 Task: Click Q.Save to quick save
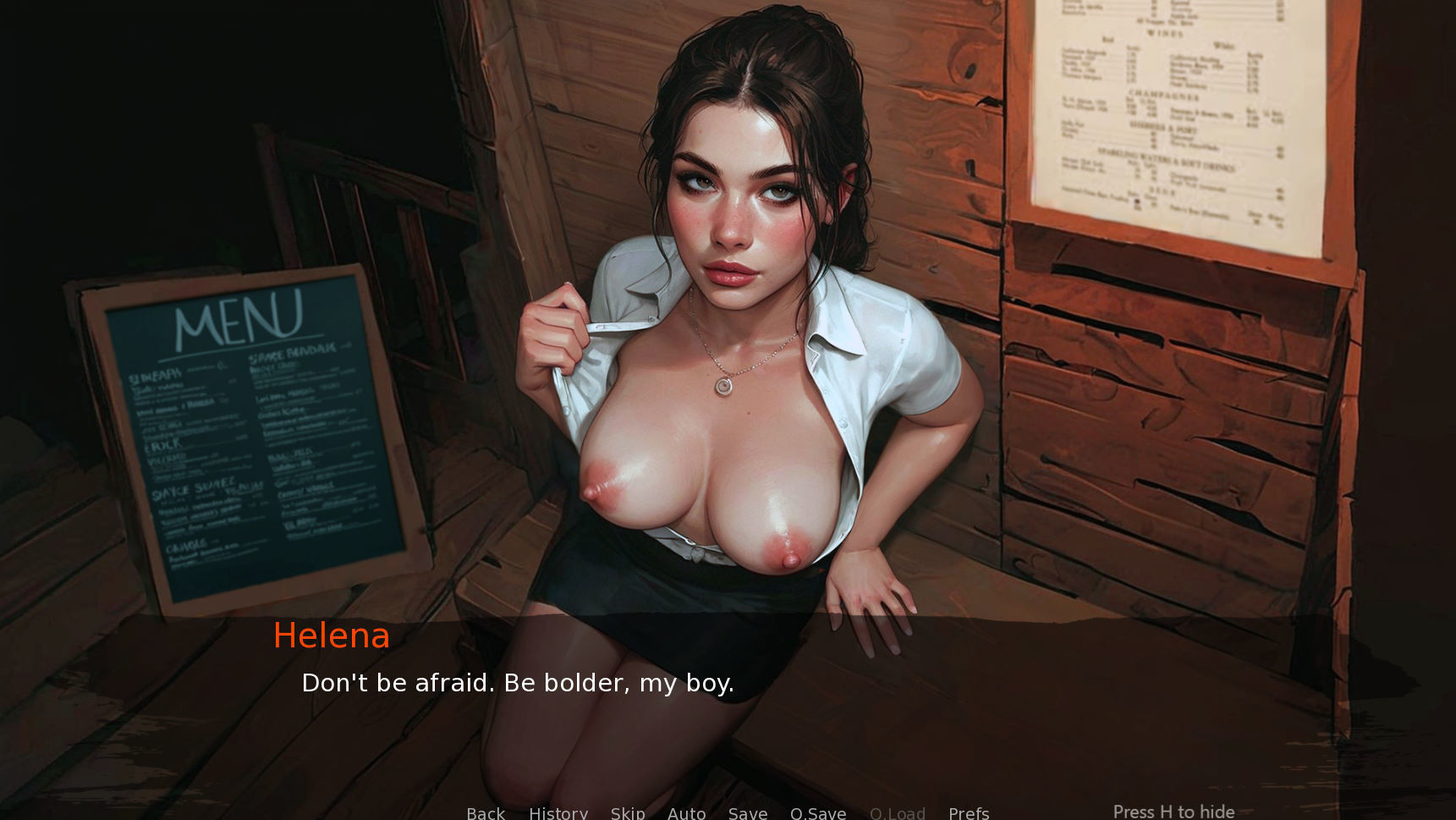818,812
